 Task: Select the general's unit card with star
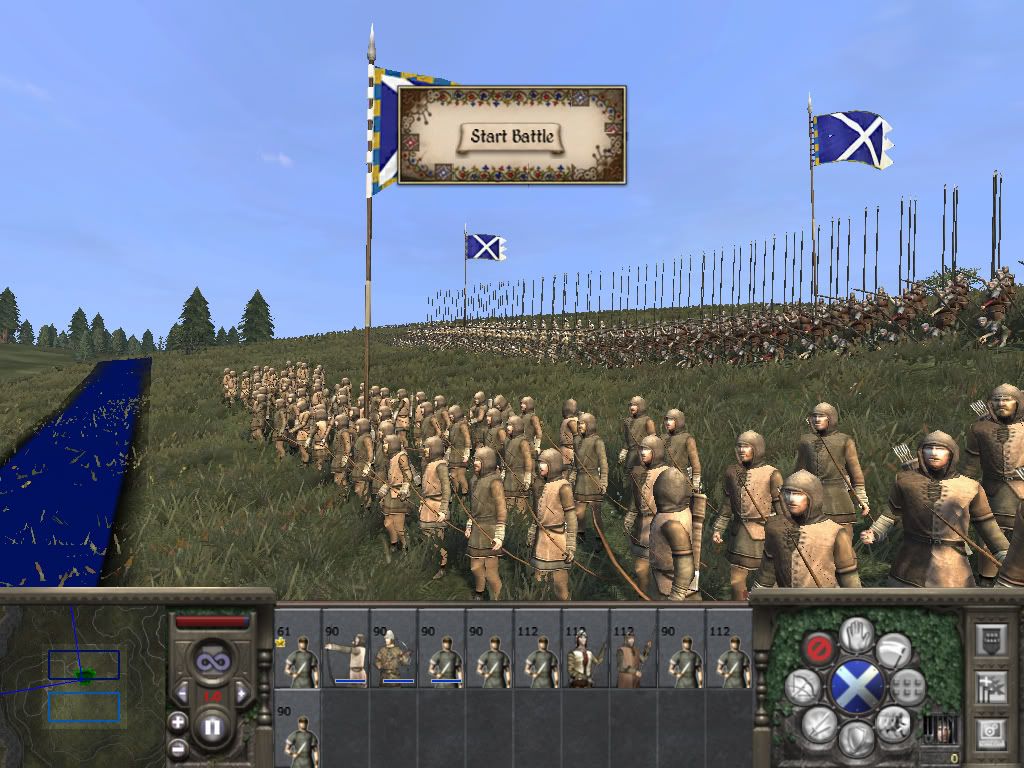coord(297,648)
